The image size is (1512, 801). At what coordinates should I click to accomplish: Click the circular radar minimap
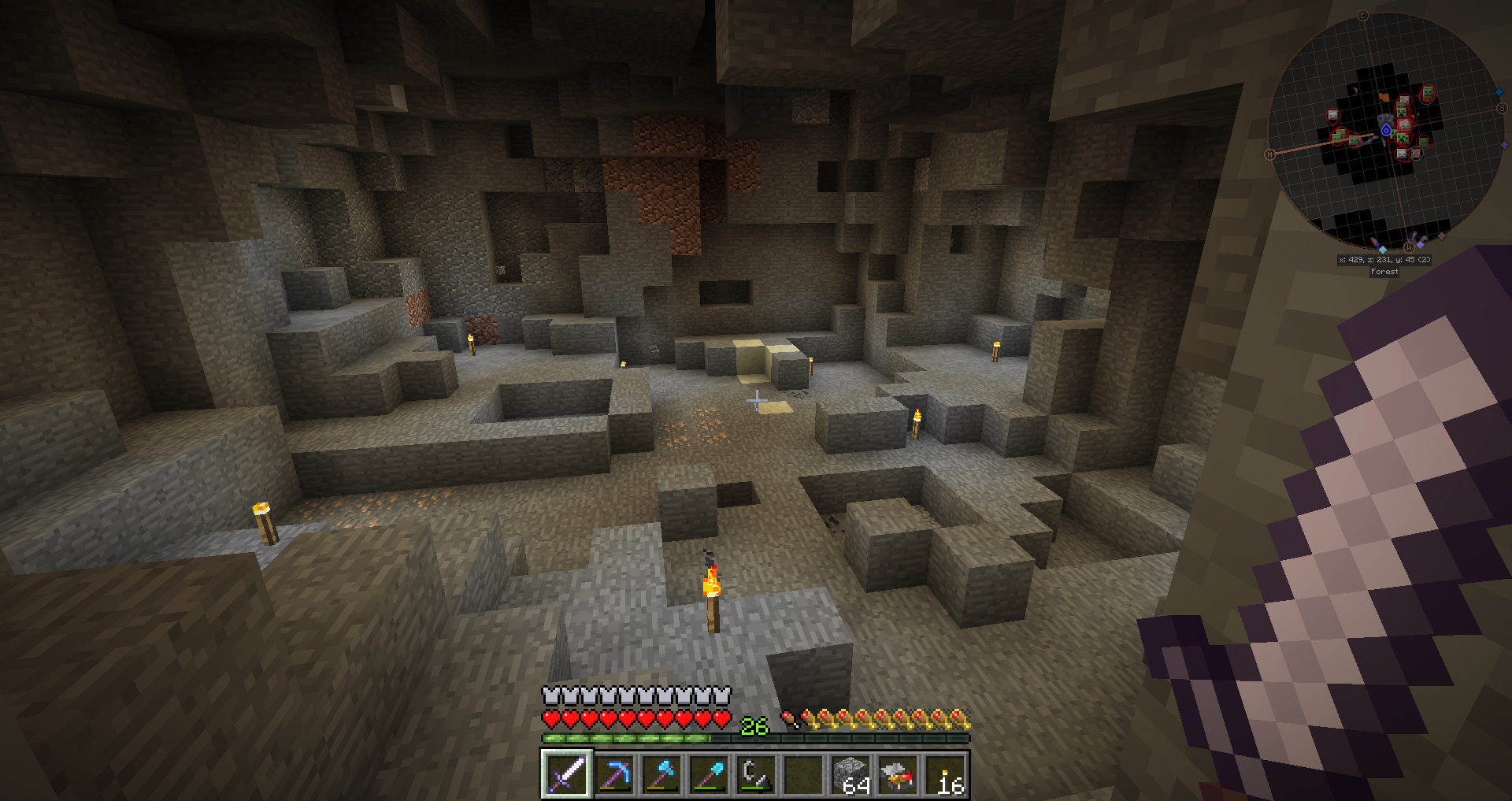click(x=1384, y=132)
